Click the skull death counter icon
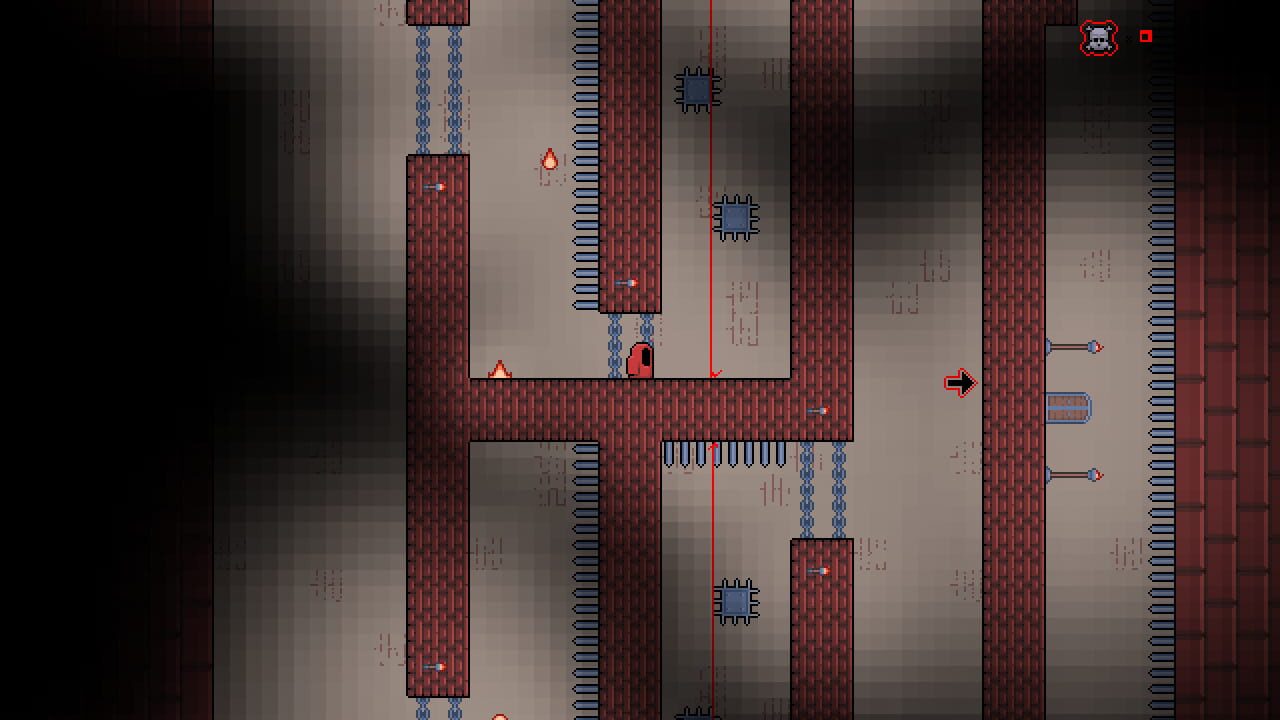 (1097, 37)
